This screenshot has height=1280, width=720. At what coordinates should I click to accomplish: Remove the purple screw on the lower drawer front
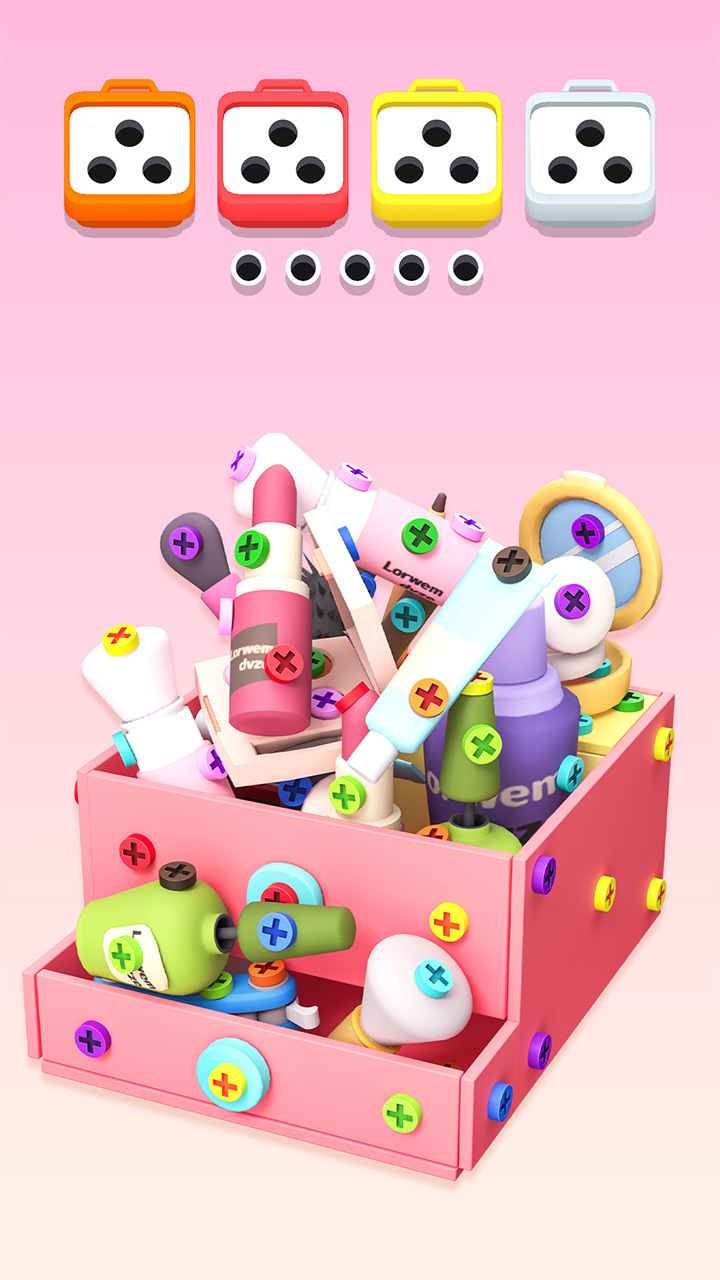(92, 1040)
